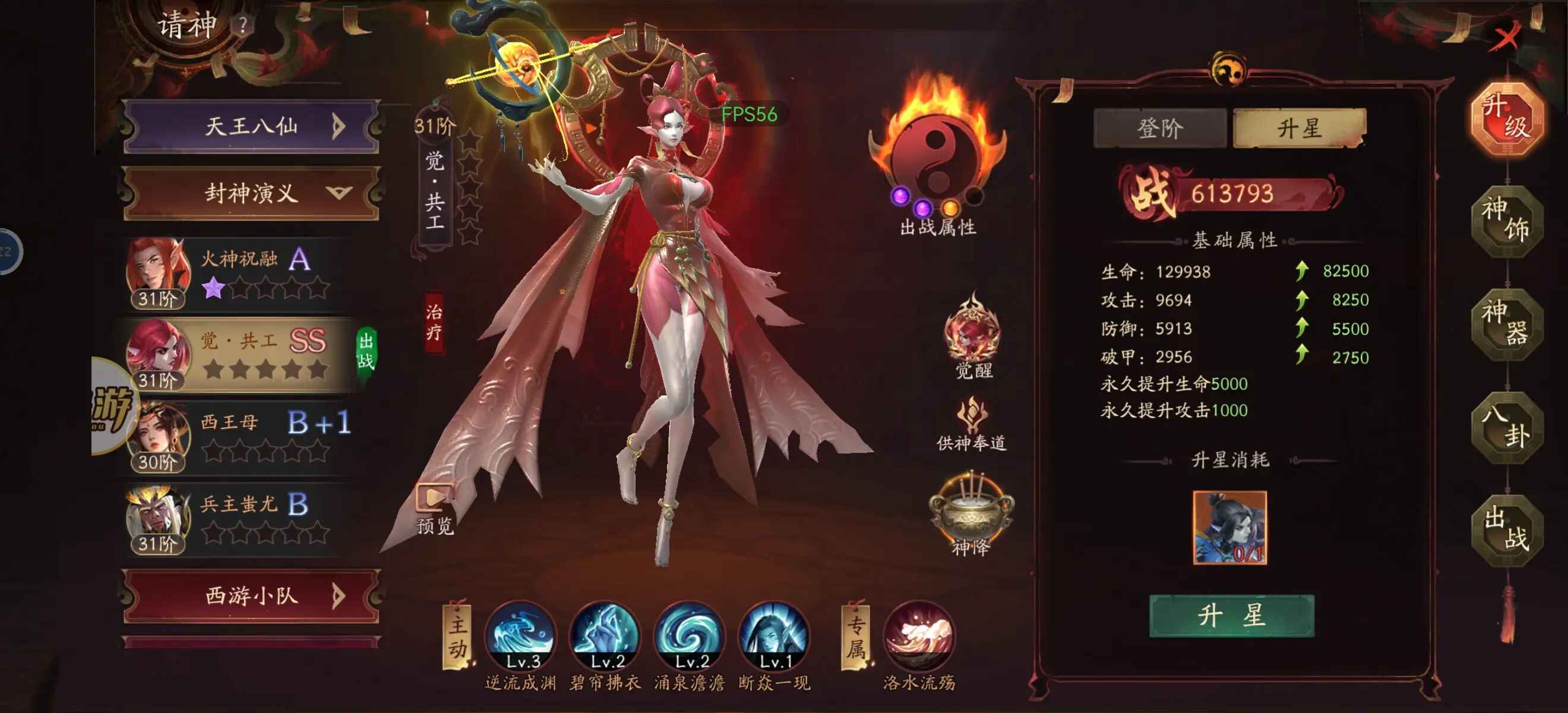The width and height of the screenshot is (1568, 713).
Task: Open the 升级 side tab
Action: [1506, 117]
